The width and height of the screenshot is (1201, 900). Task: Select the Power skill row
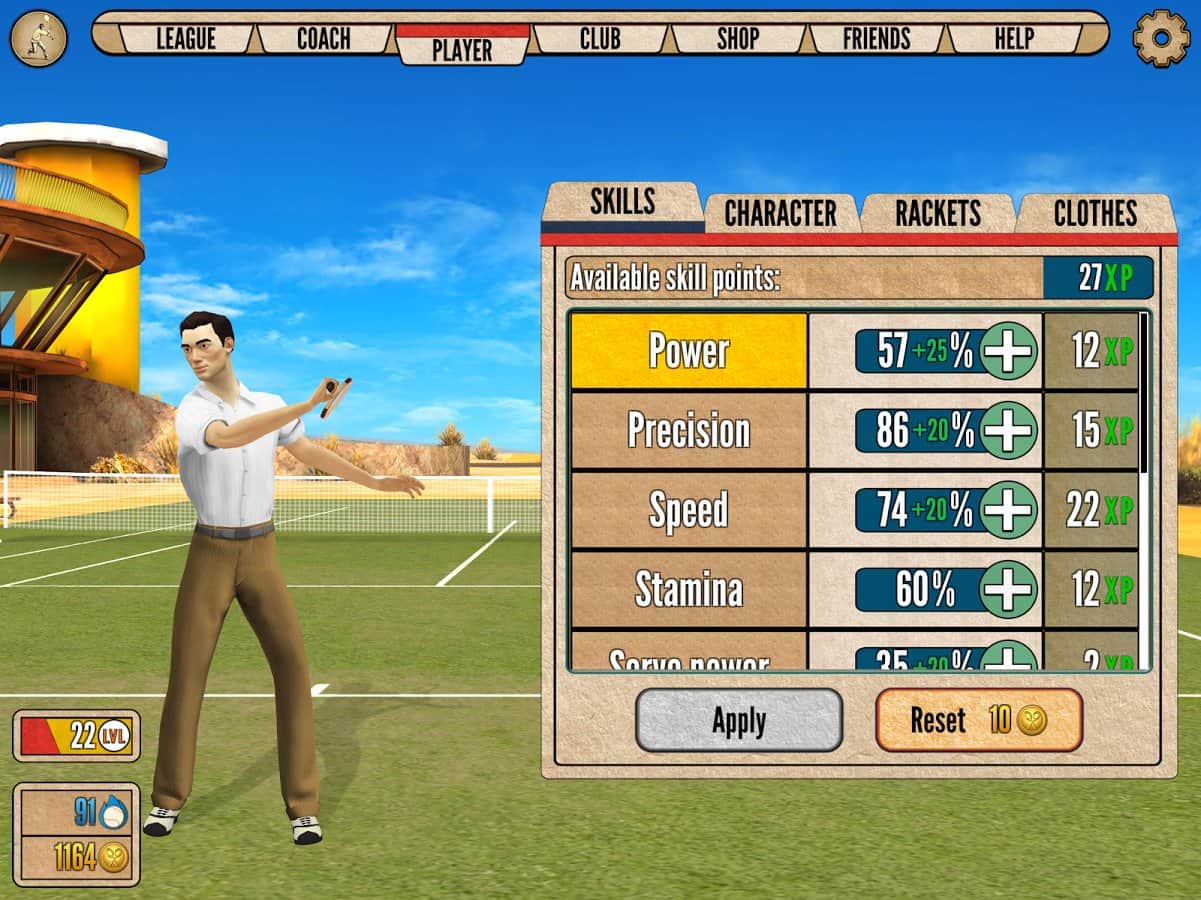pos(688,351)
